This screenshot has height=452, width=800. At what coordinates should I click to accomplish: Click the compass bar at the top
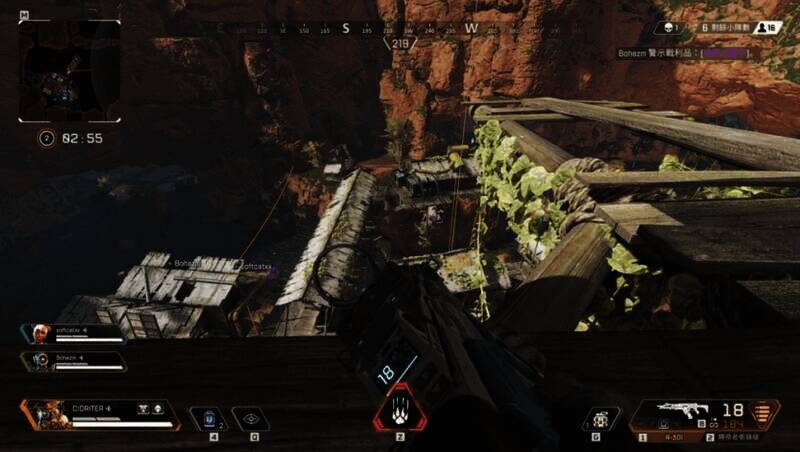pos(400,29)
